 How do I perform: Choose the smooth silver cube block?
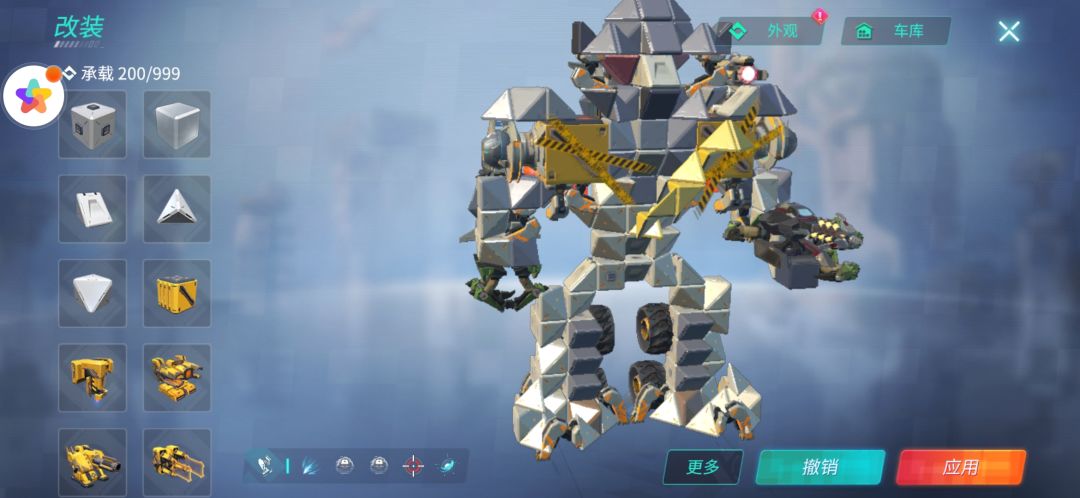[x=177, y=124]
